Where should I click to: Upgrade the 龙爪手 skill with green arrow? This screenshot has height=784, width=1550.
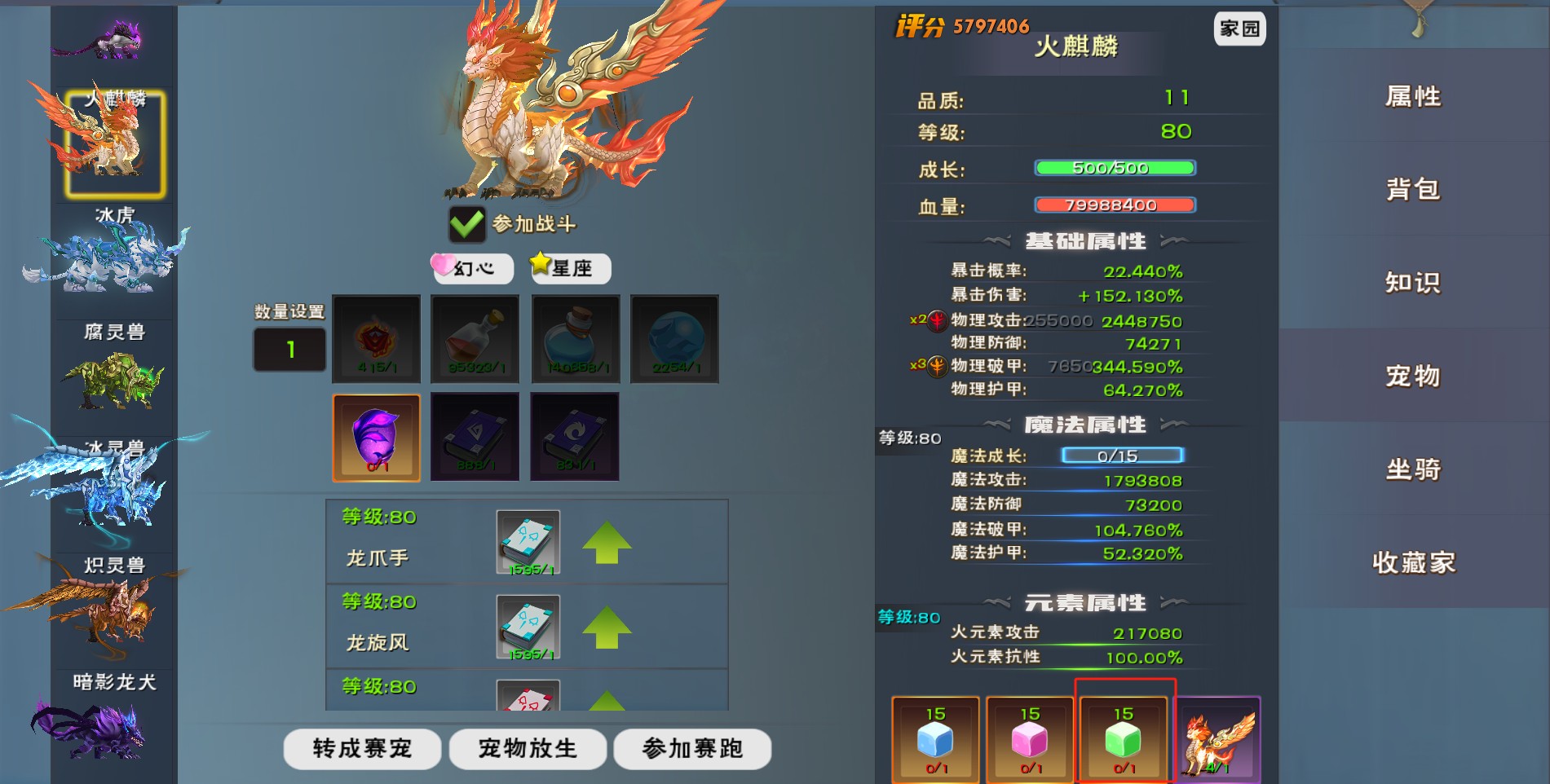coord(607,543)
